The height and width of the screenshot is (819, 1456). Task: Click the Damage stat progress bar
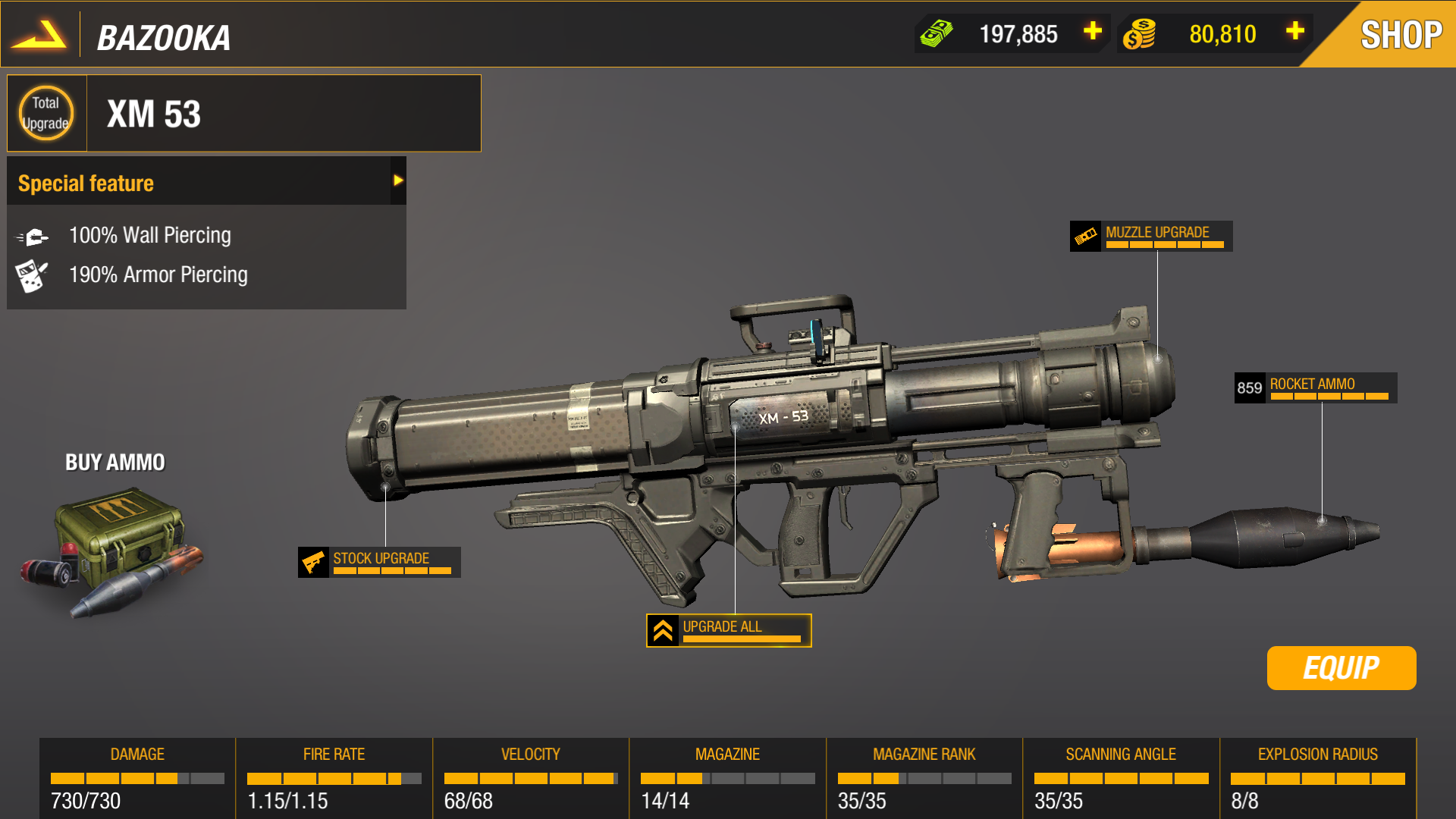(x=136, y=778)
